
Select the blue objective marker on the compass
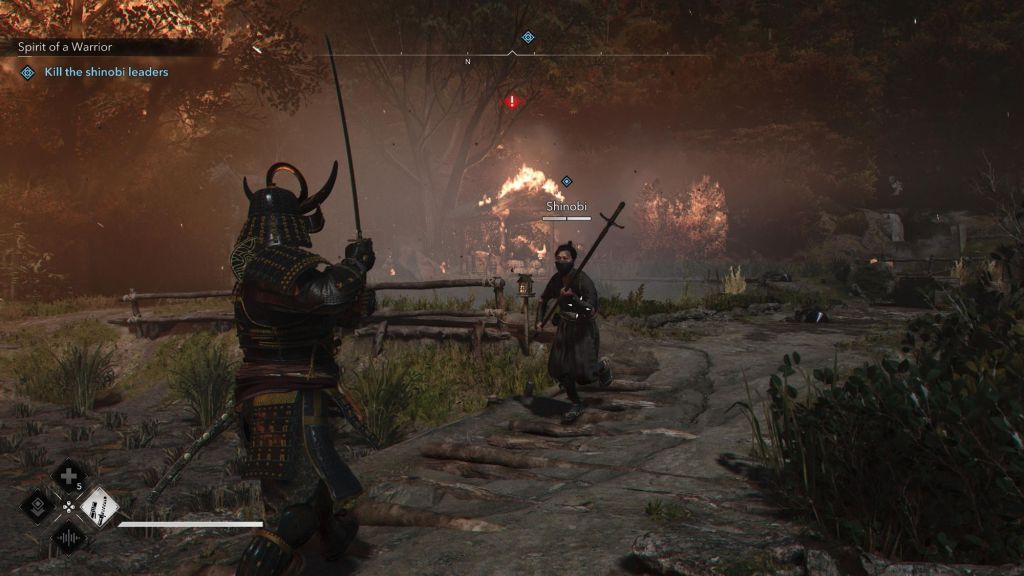tap(528, 38)
